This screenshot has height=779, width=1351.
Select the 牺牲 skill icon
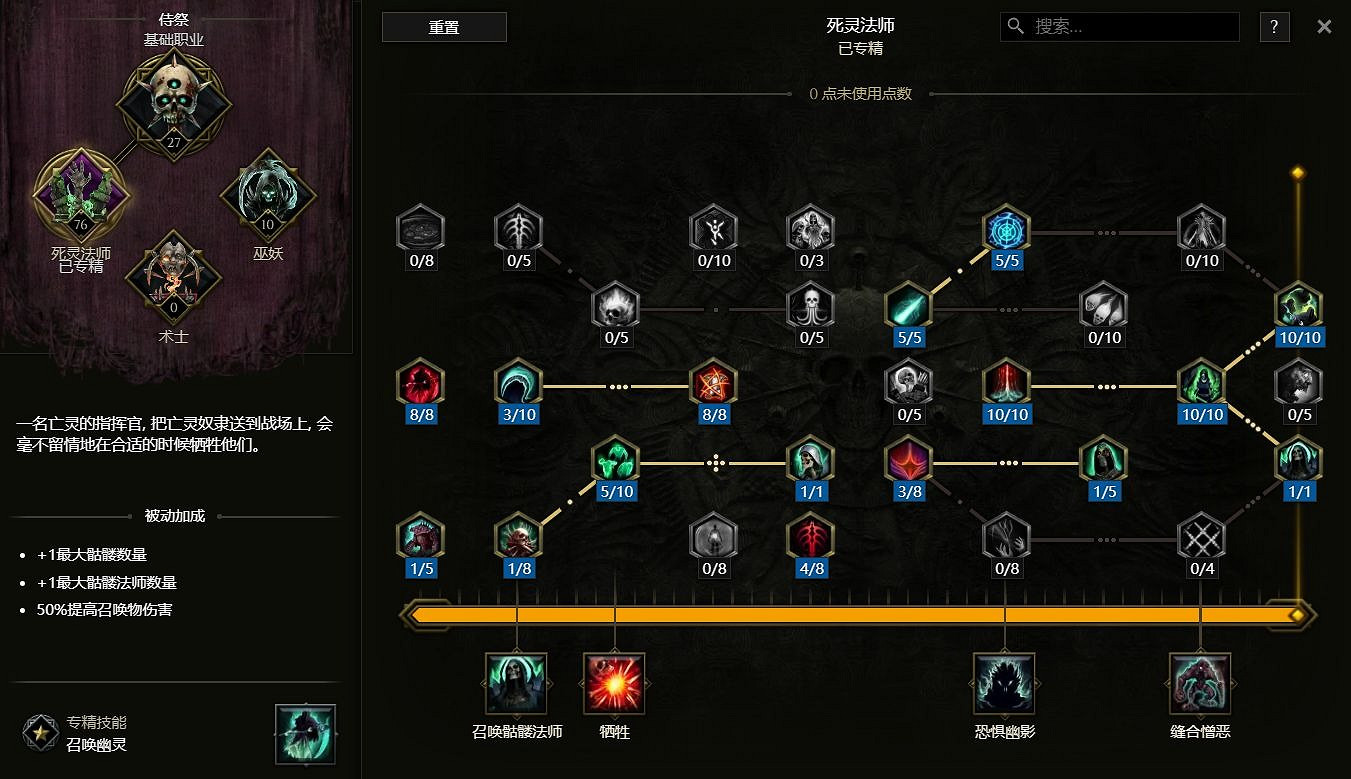click(x=613, y=682)
